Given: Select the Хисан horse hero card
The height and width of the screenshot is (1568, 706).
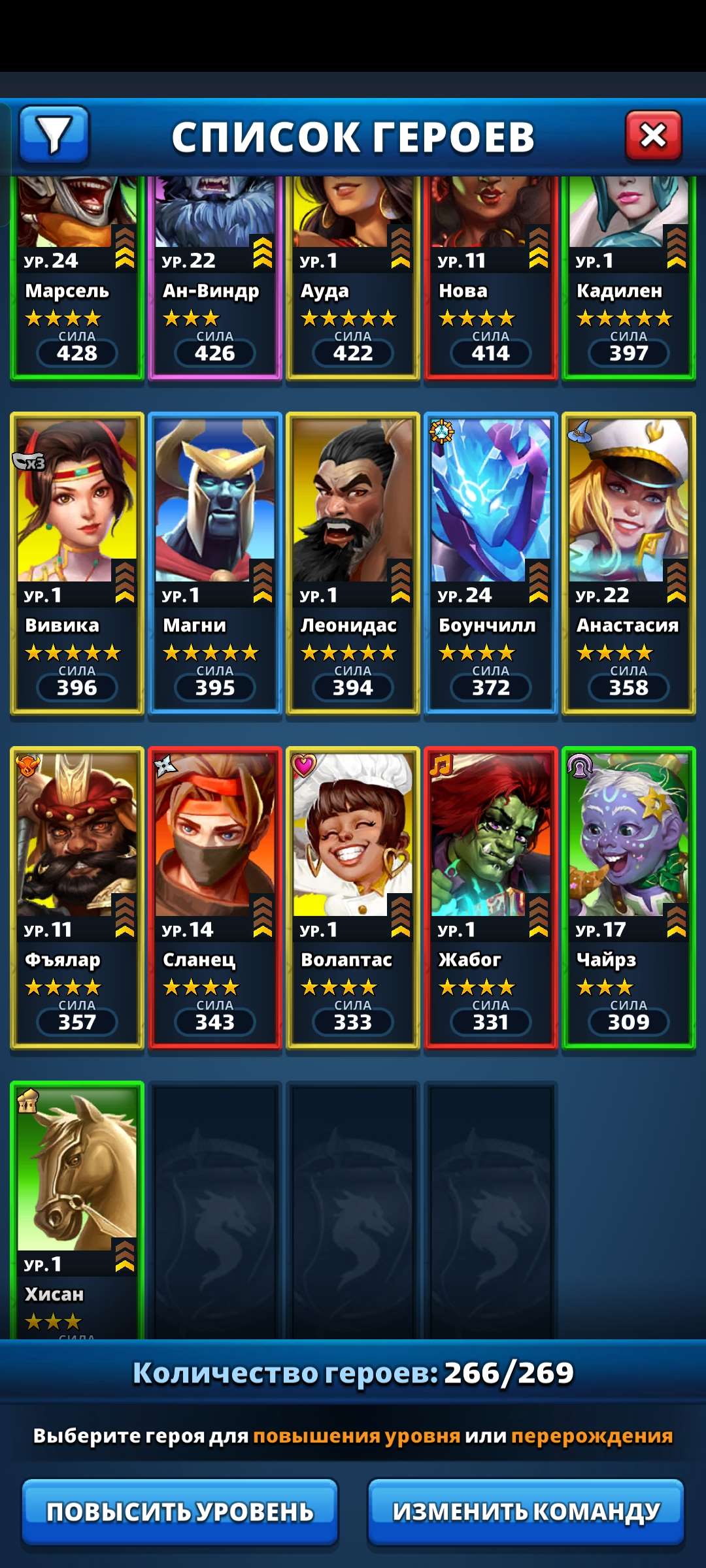Looking at the screenshot, I should click(77, 1209).
